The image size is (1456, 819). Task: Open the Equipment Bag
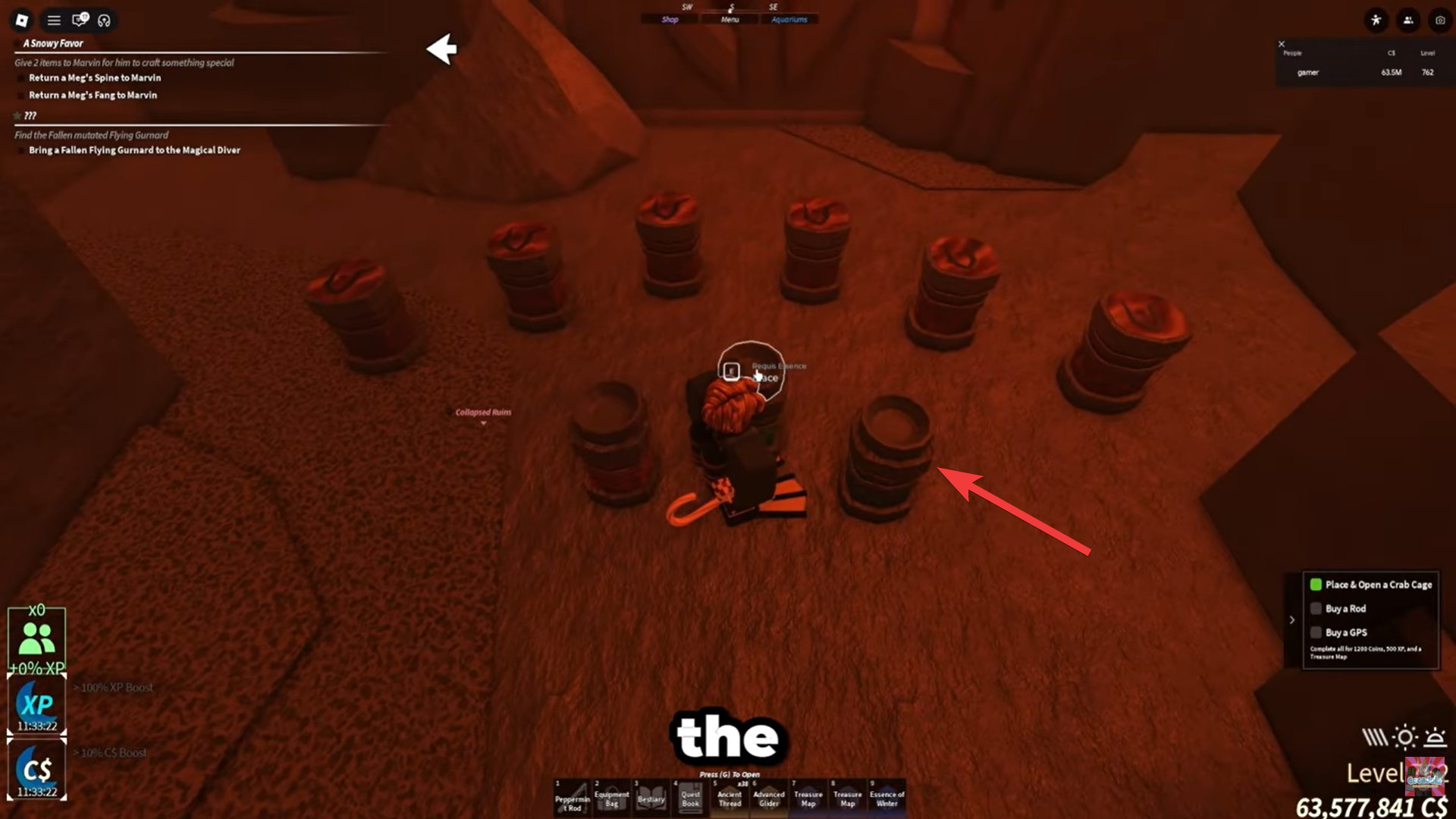click(612, 796)
